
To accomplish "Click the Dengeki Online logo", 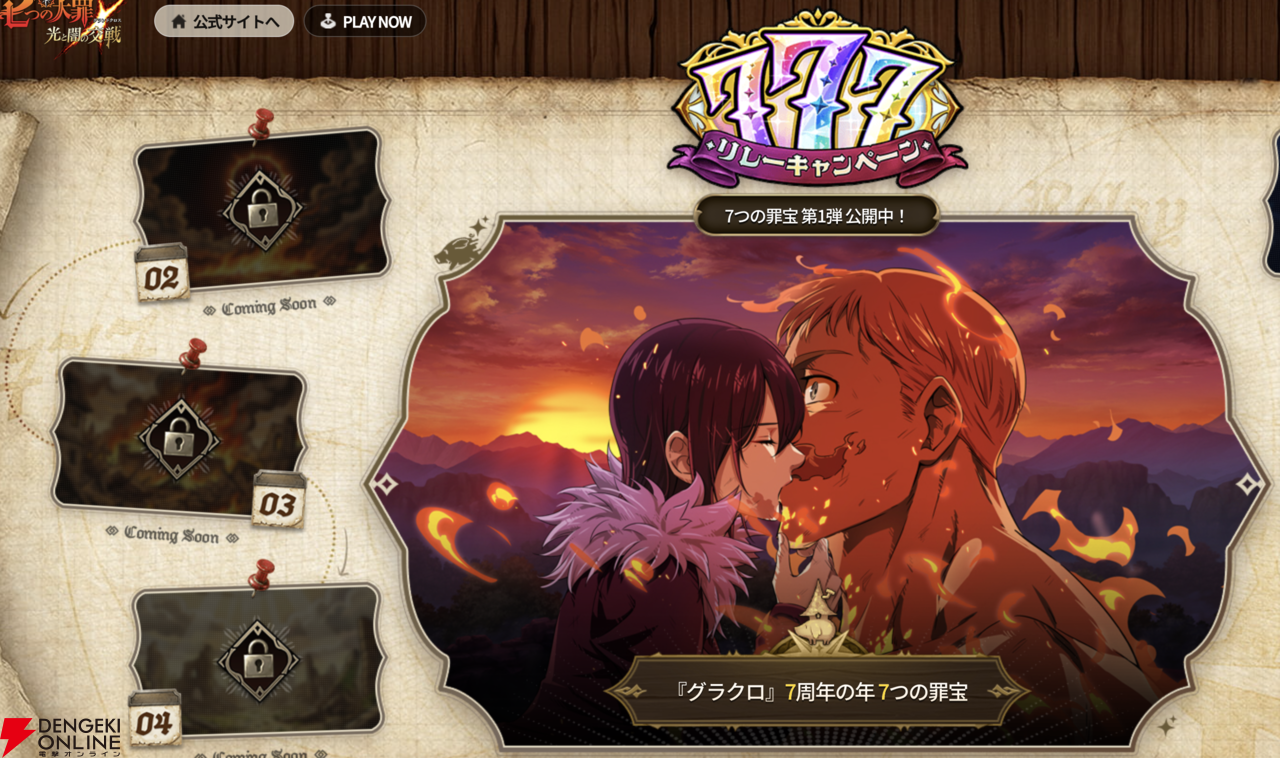I will pyautogui.click(x=62, y=731).
